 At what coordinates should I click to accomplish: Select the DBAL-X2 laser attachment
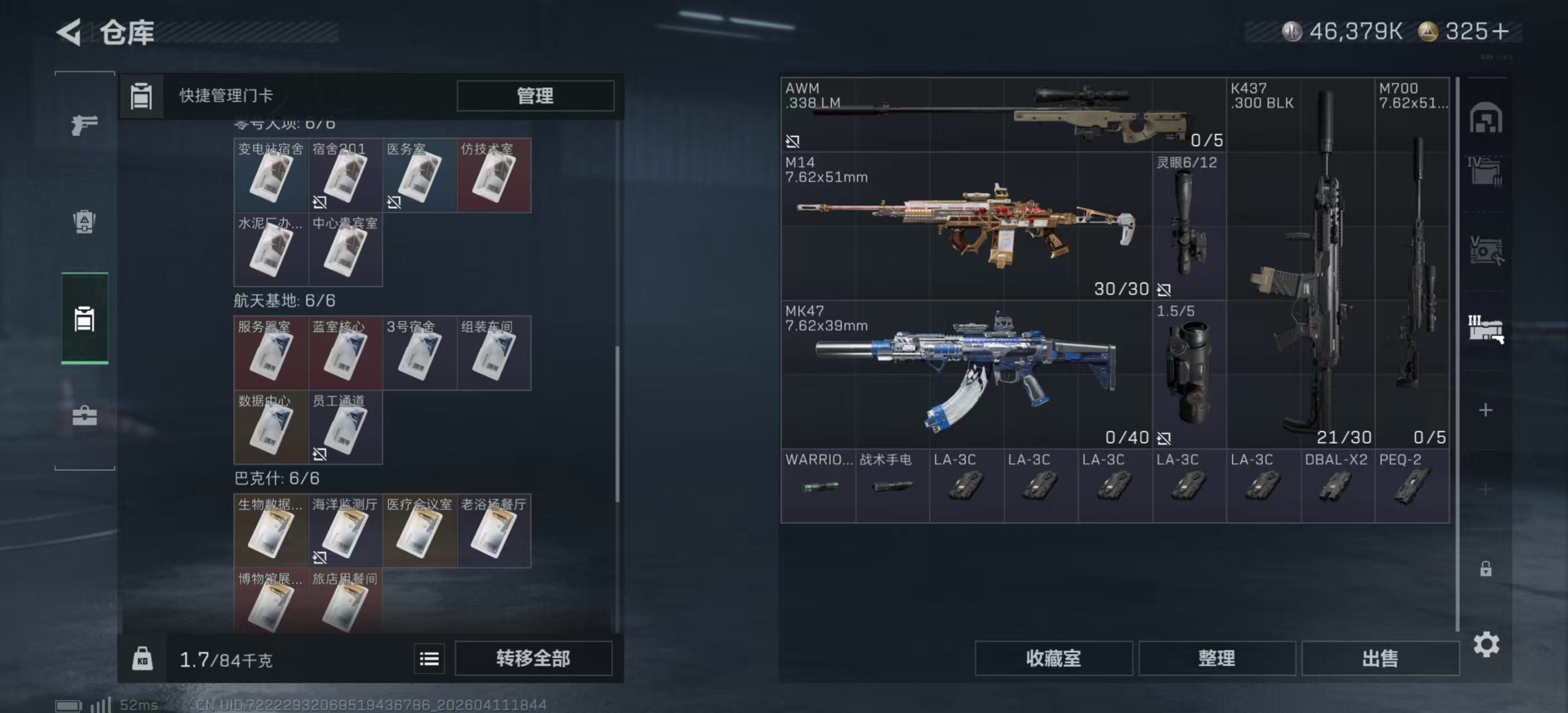[x=1337, y=485]
